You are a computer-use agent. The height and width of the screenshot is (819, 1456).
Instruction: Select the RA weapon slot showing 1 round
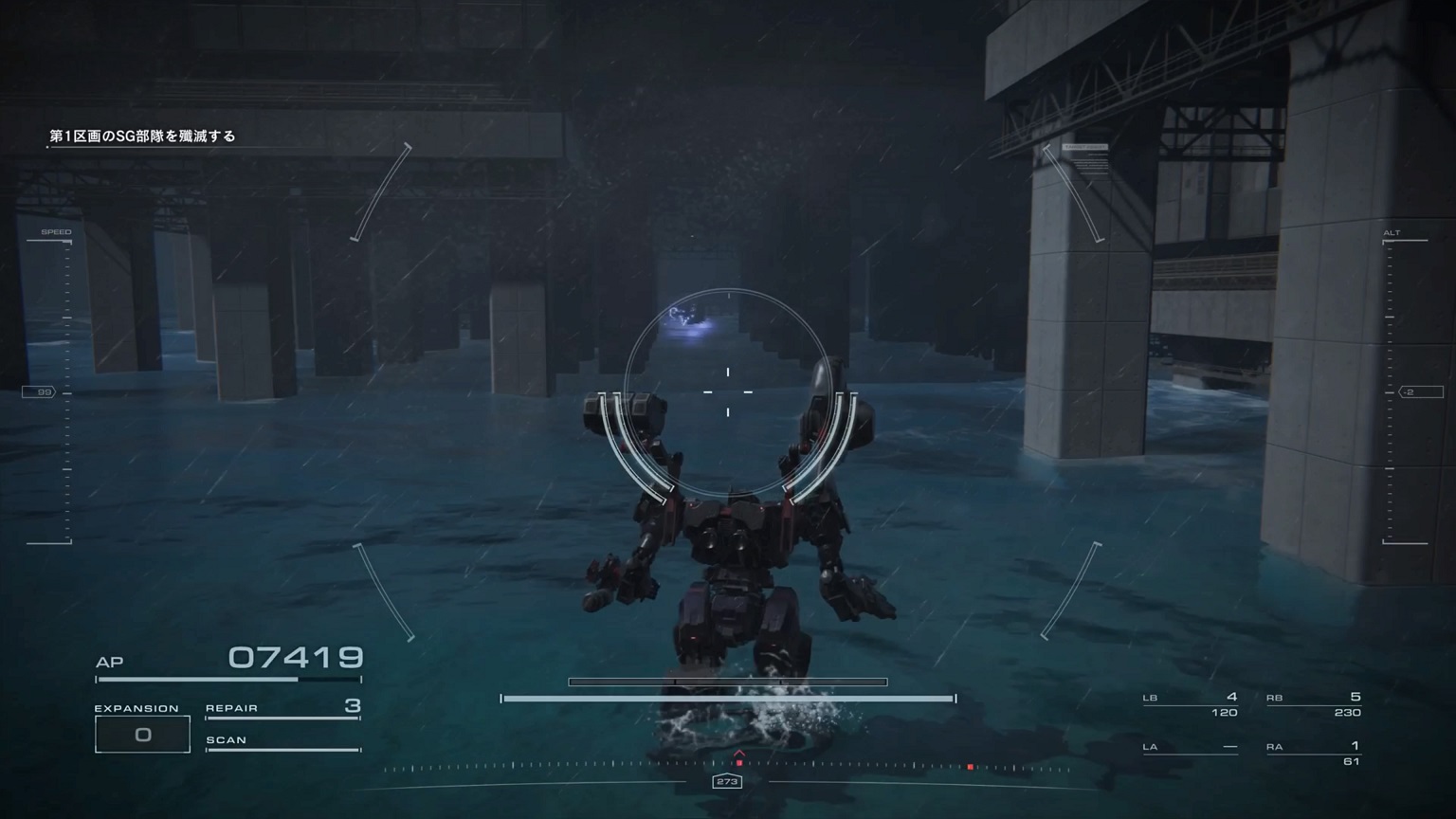[x=1315, y=748]
